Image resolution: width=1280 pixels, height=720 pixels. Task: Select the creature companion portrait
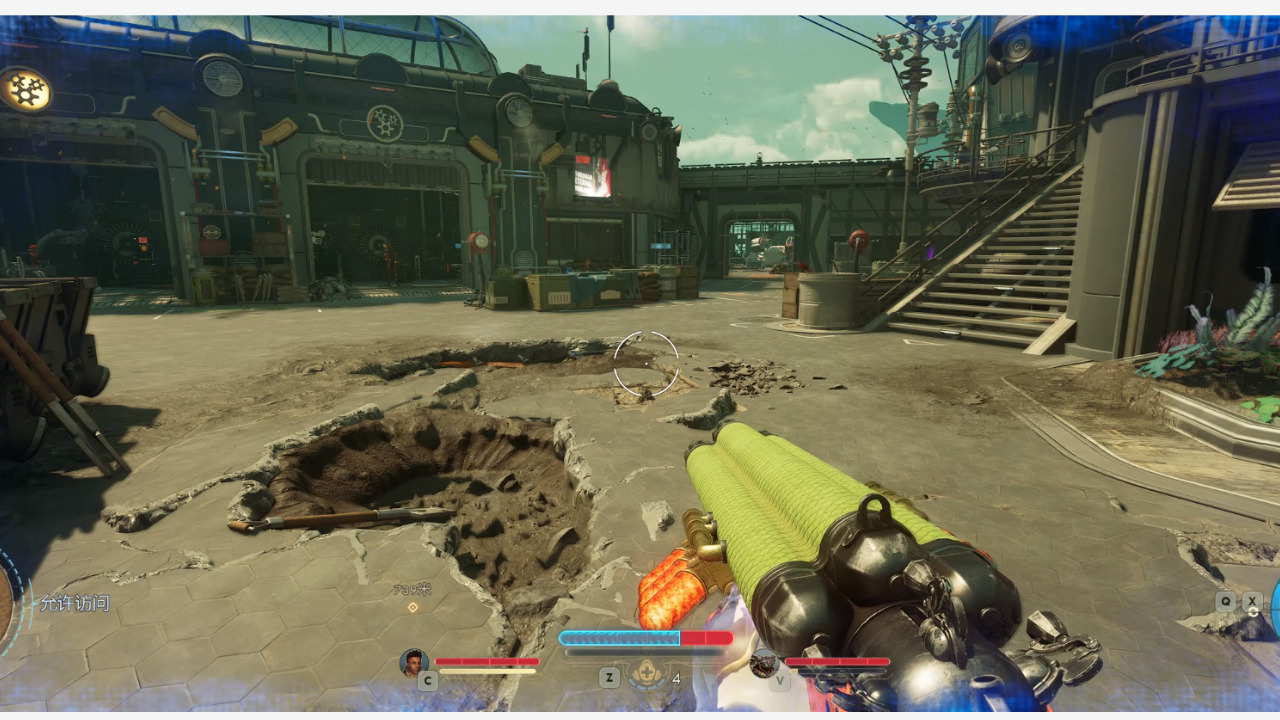(x=765, y=663)
